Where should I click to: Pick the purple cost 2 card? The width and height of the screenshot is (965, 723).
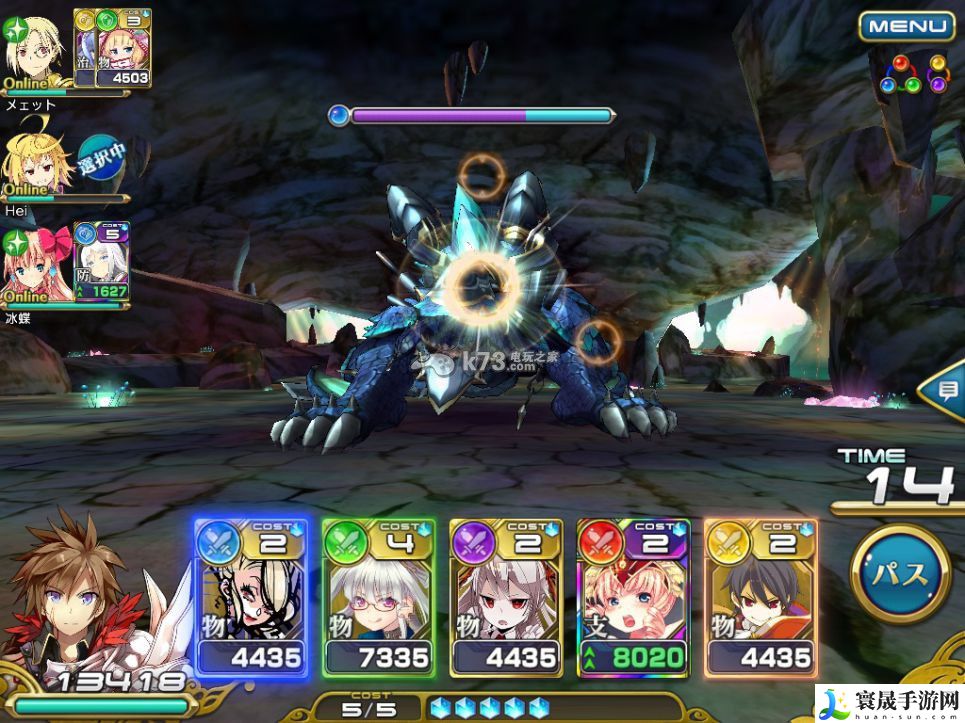tap(505, 598)
